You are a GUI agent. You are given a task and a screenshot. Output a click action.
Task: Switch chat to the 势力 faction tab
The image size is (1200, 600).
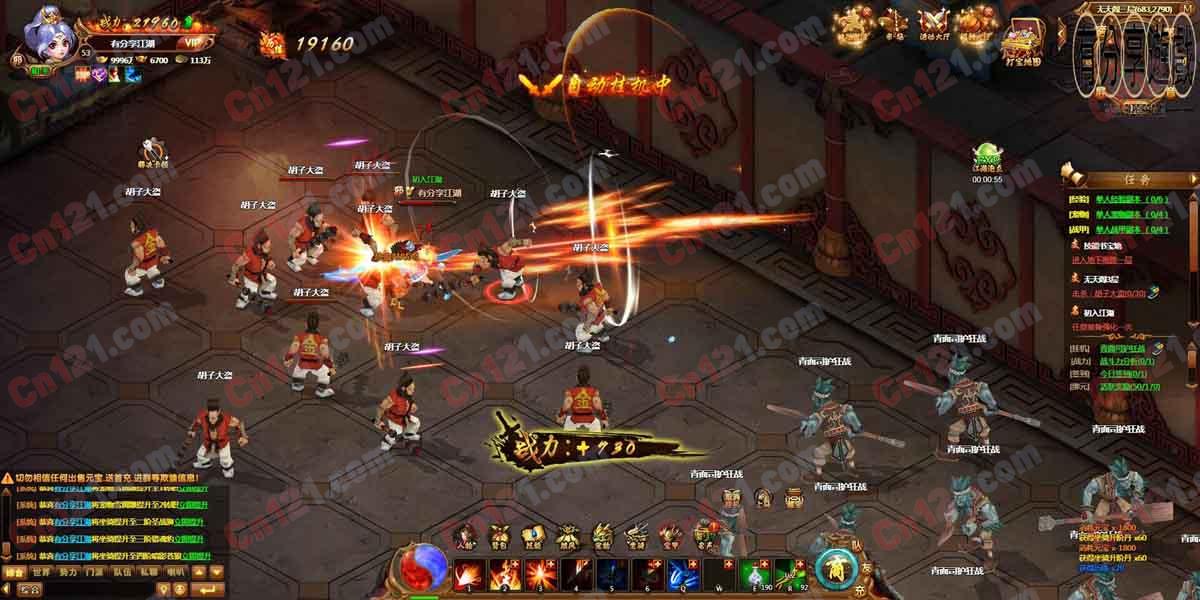click(67, 573)
